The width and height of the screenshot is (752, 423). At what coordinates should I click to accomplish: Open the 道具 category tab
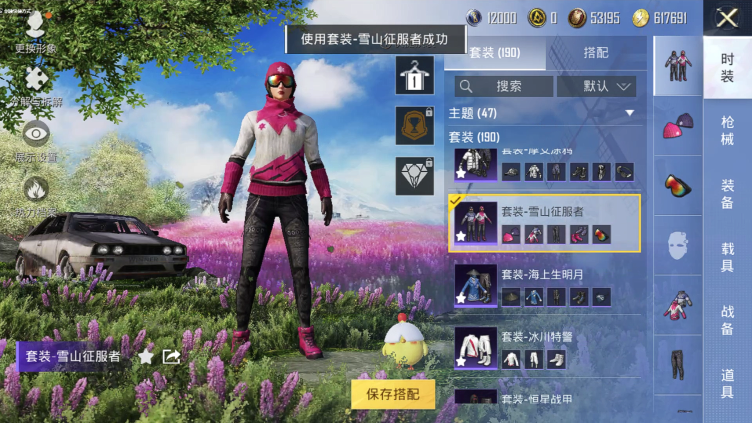pyautogui.click(x=727, y=383)
